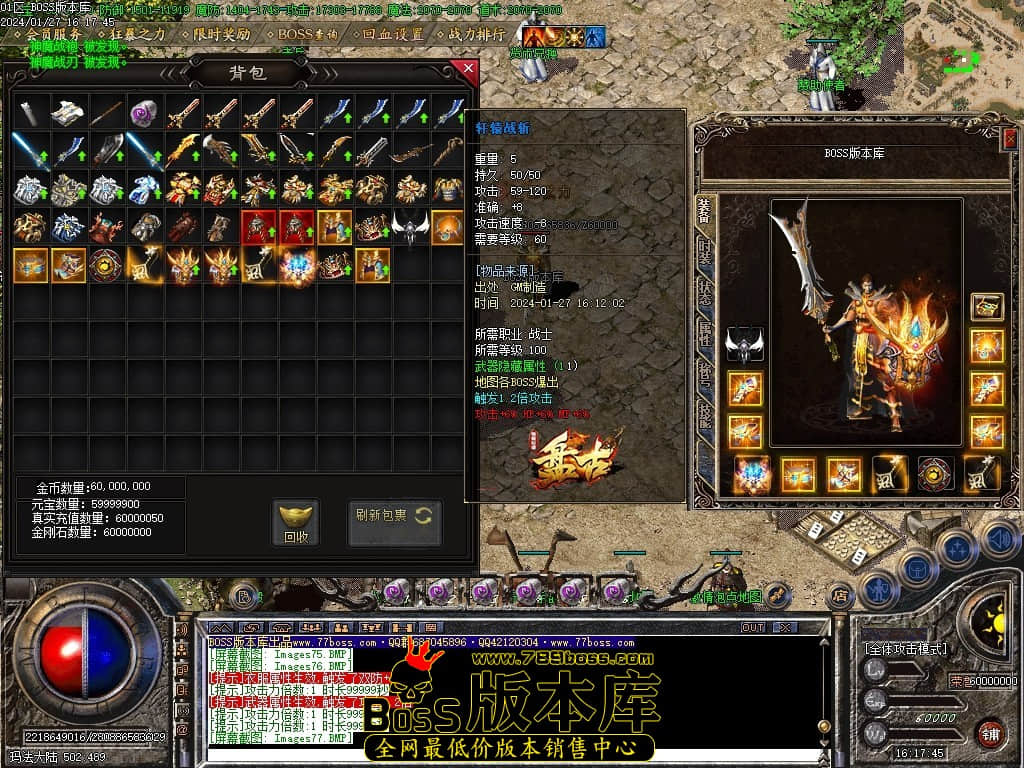Screen dimensions: 1024x768
Task: Open the round 店 store button
Action: point(840,596)
